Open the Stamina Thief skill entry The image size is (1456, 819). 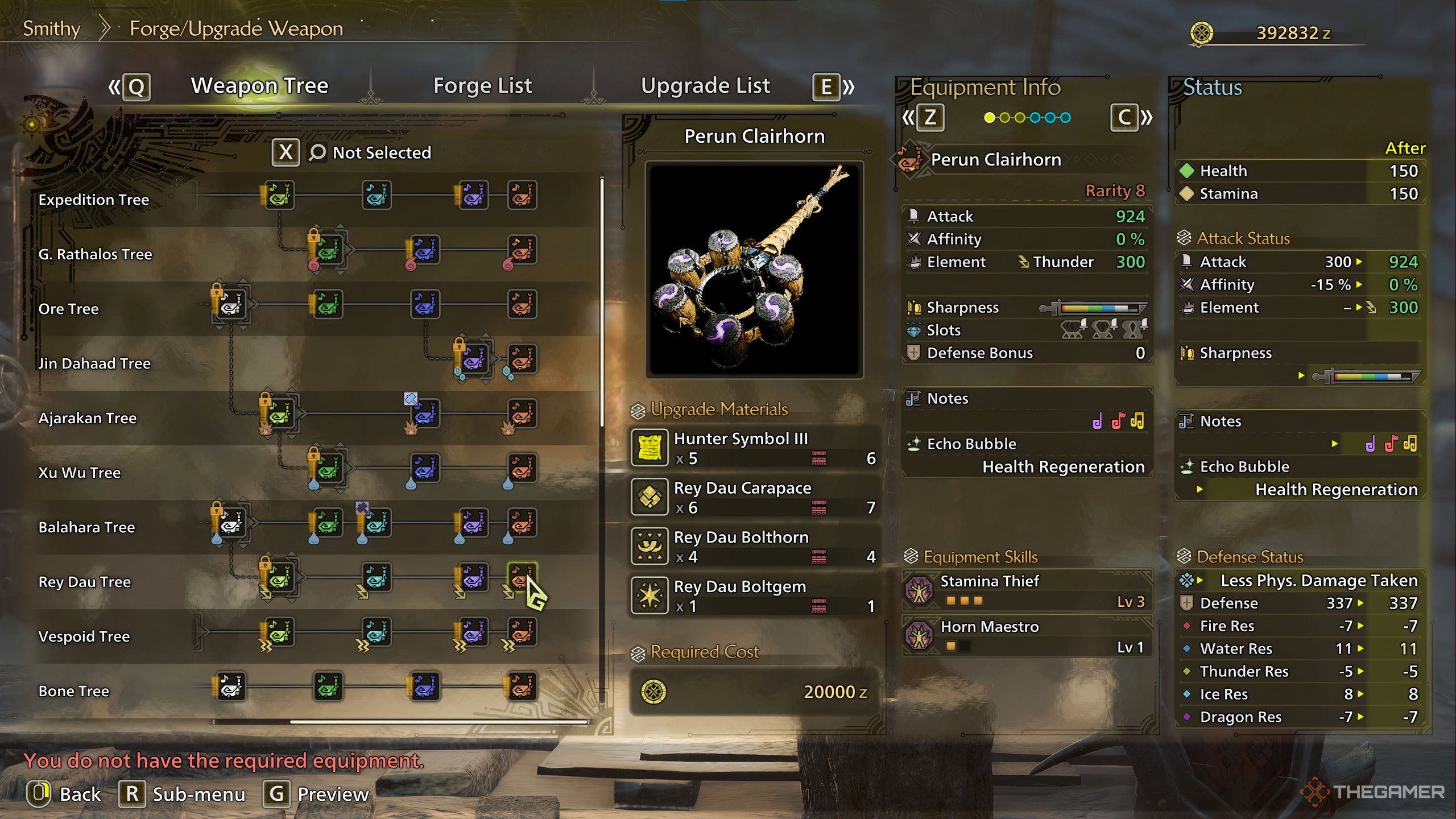[1027, 590]
